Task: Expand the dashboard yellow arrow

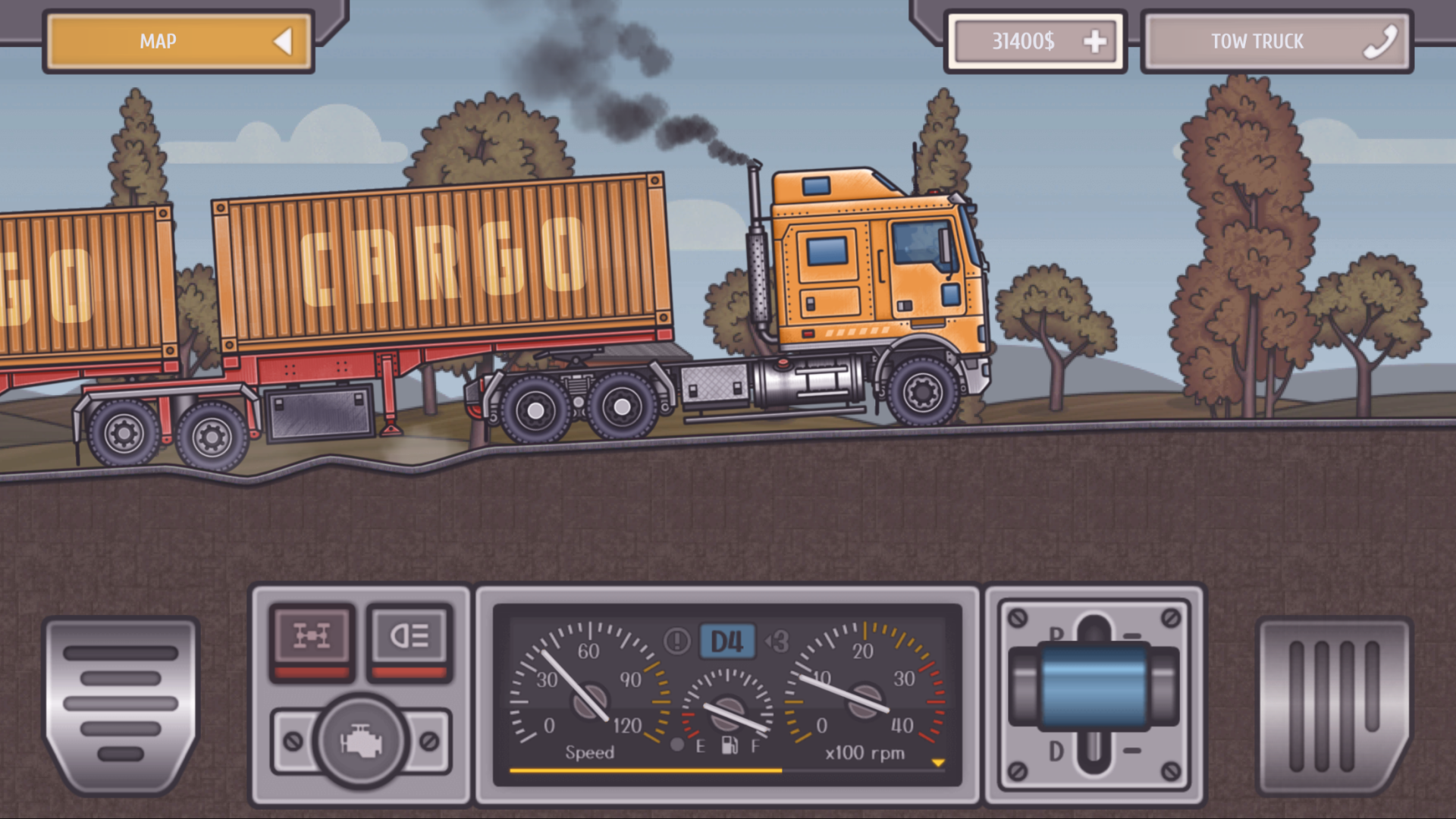Action: [x=938, y=763]
